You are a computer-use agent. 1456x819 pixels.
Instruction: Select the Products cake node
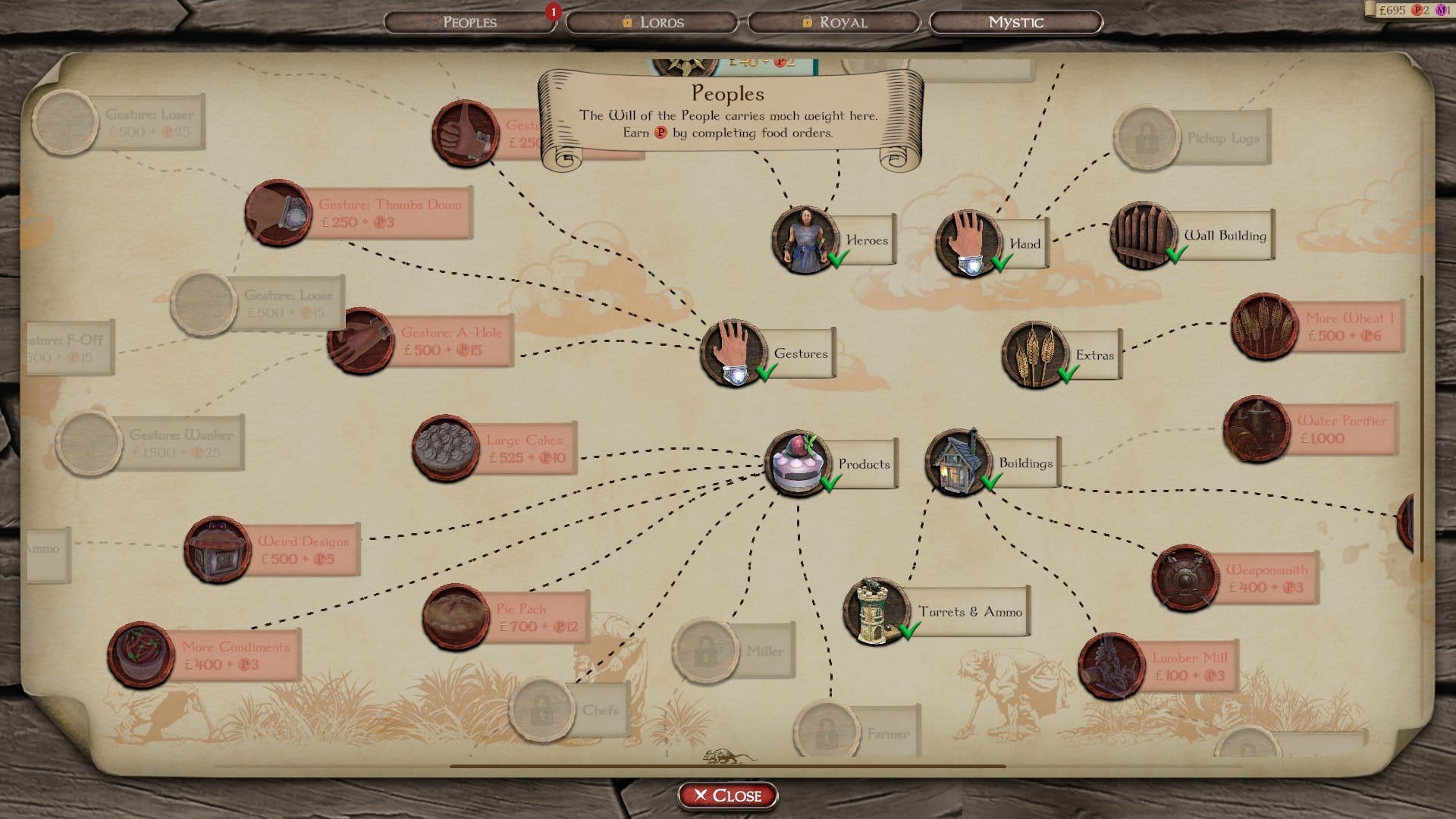point(795,463)
